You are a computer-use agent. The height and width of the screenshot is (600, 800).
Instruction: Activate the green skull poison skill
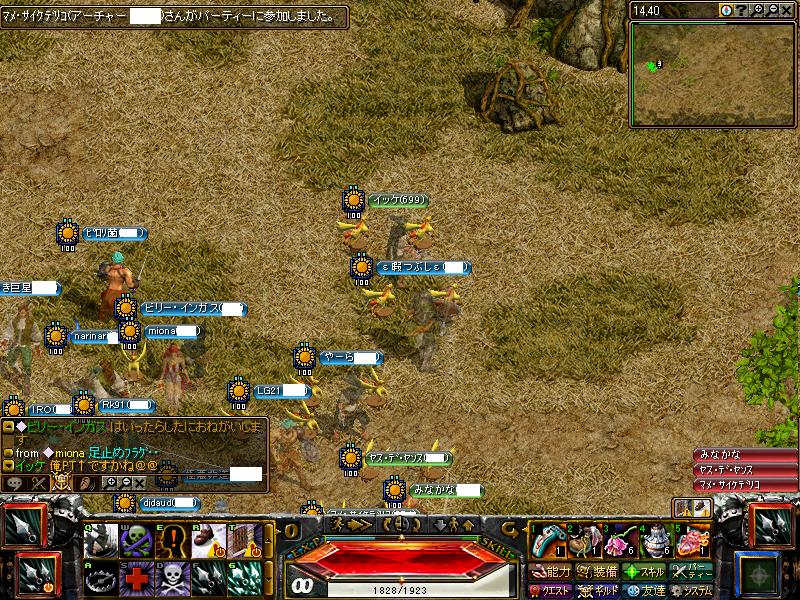coord(136,540)
